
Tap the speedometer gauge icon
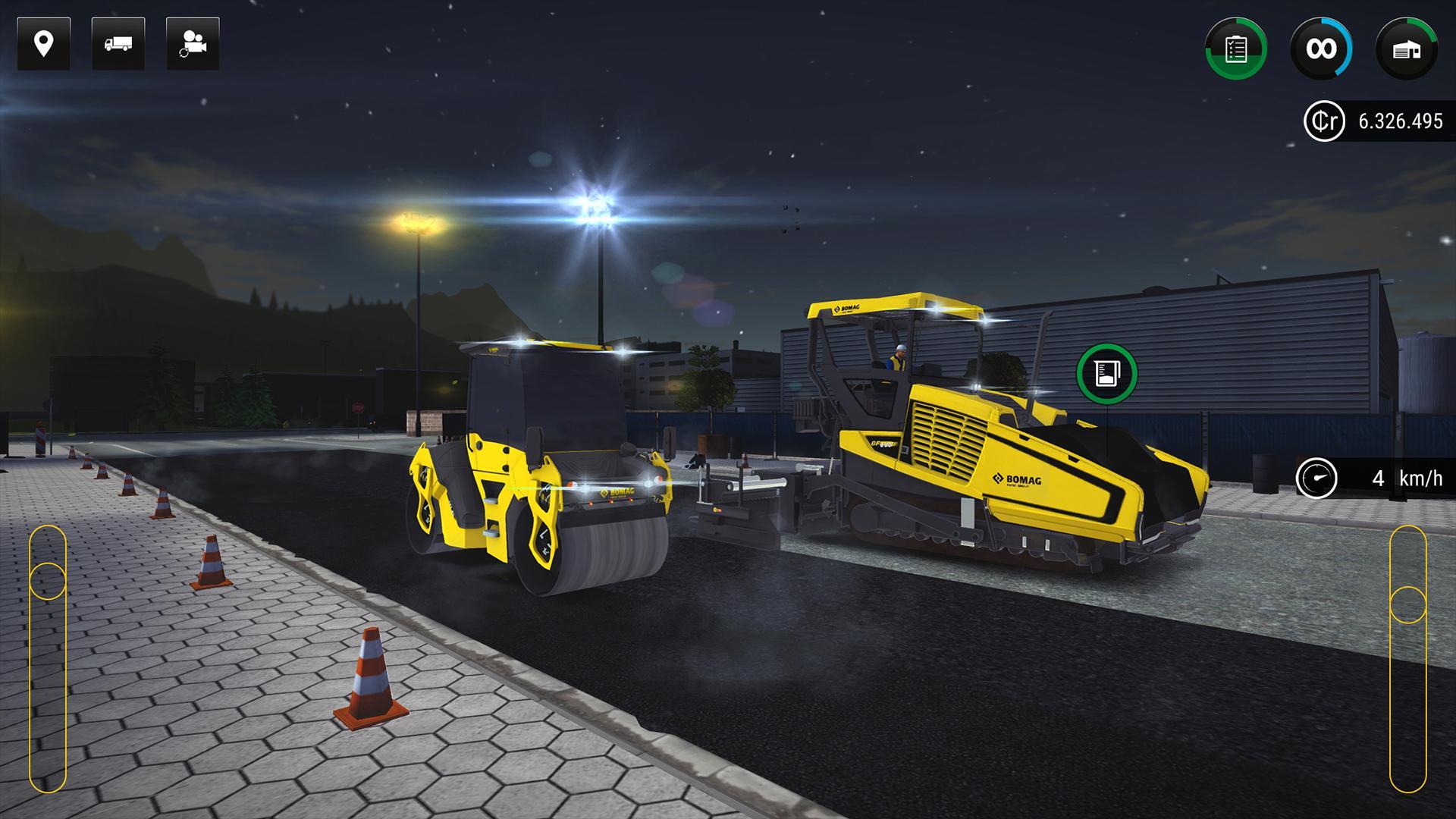[x=1319, y=477]
